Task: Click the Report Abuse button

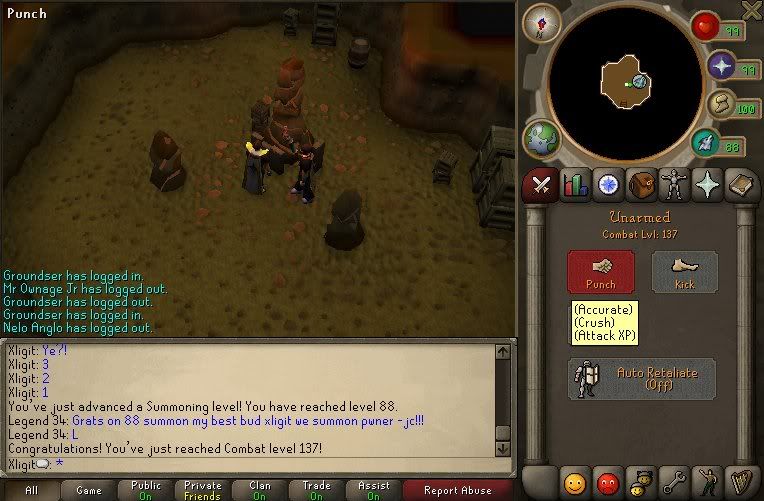Action: [459, 491]
